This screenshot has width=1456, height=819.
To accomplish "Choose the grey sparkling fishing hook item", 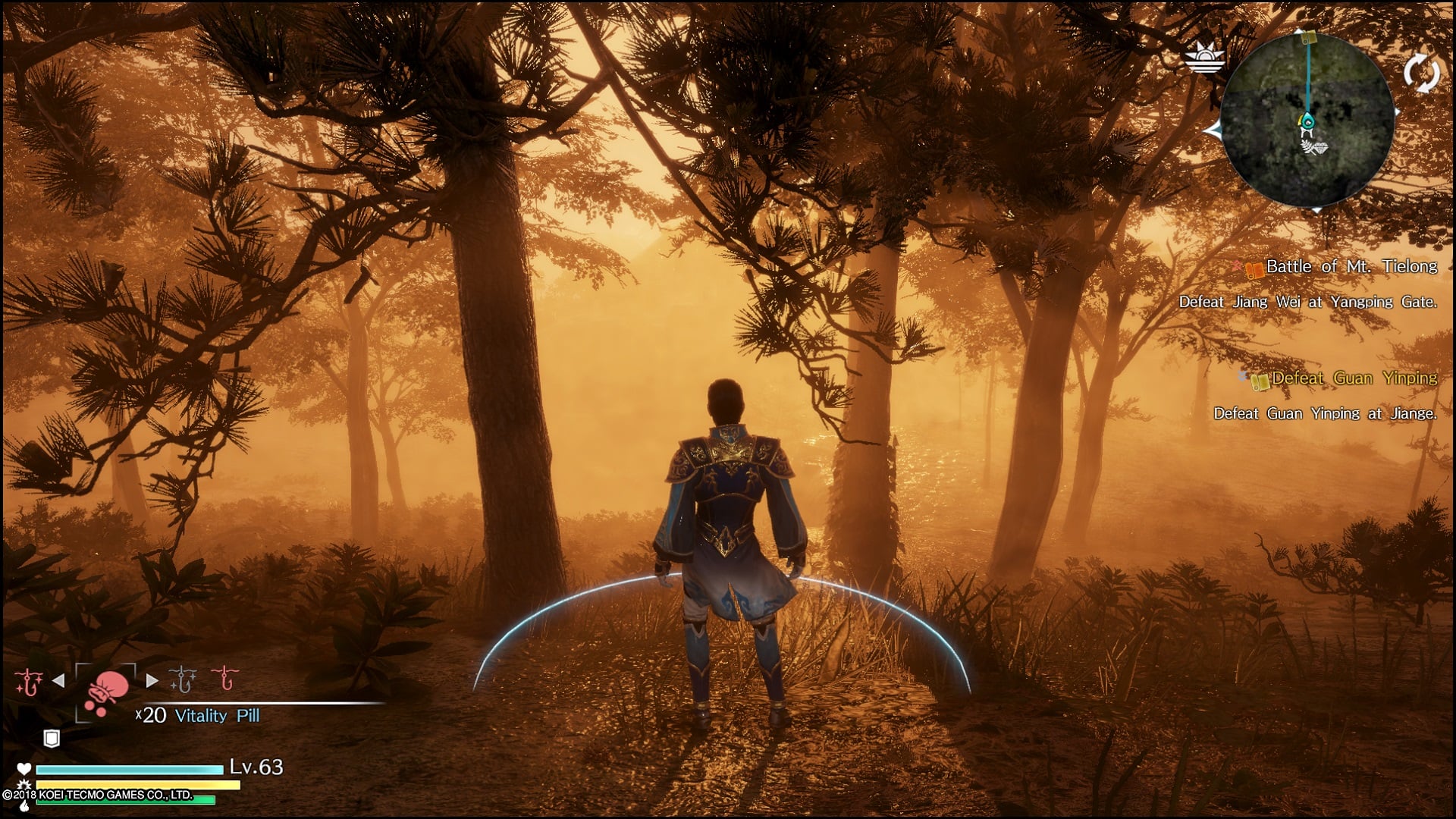I will (x=183, y=679).
